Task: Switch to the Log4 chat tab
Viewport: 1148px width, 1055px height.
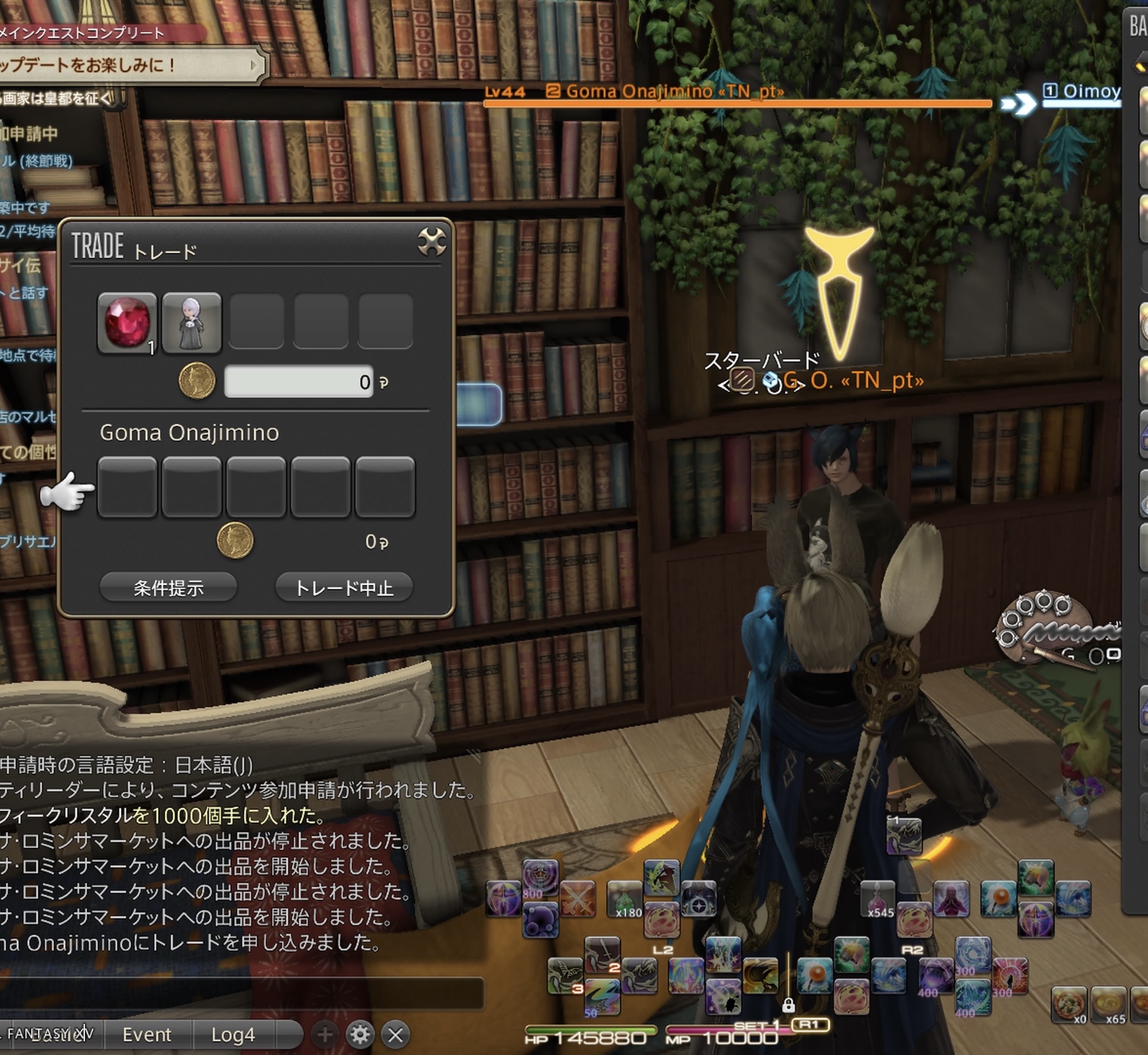Action: (x=233, y=1034)
